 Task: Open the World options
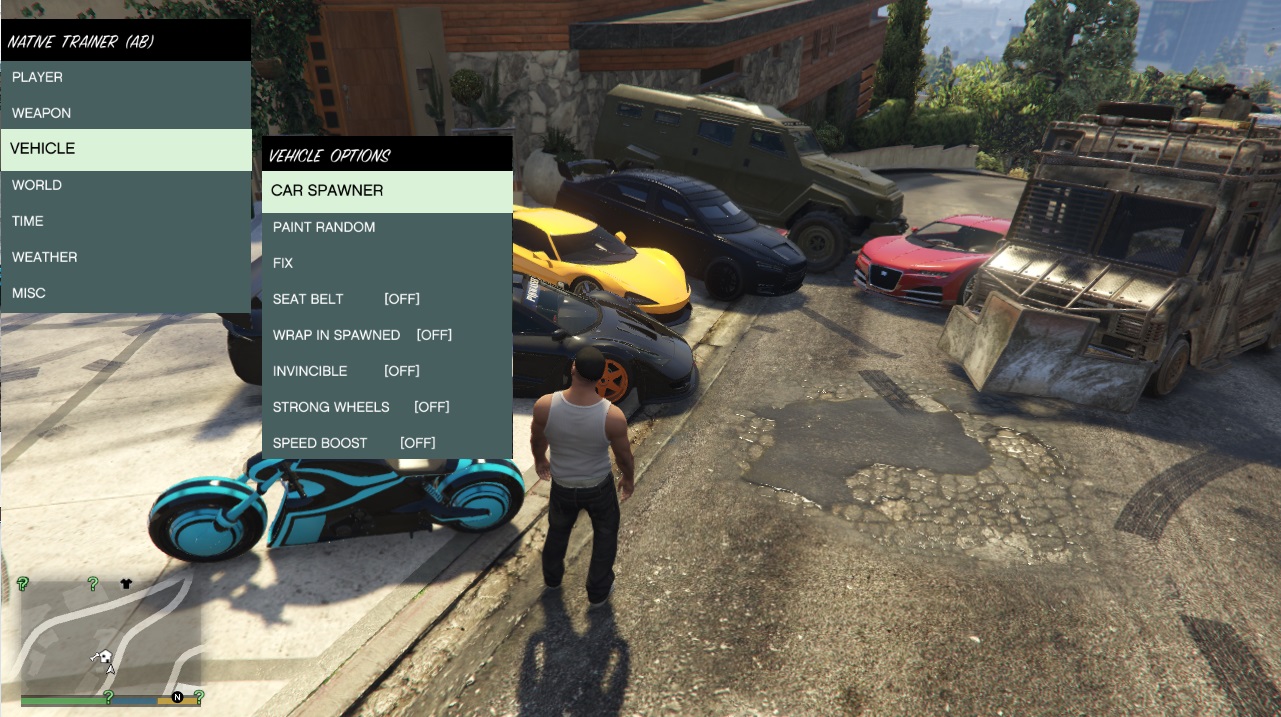tap(125, 186)
